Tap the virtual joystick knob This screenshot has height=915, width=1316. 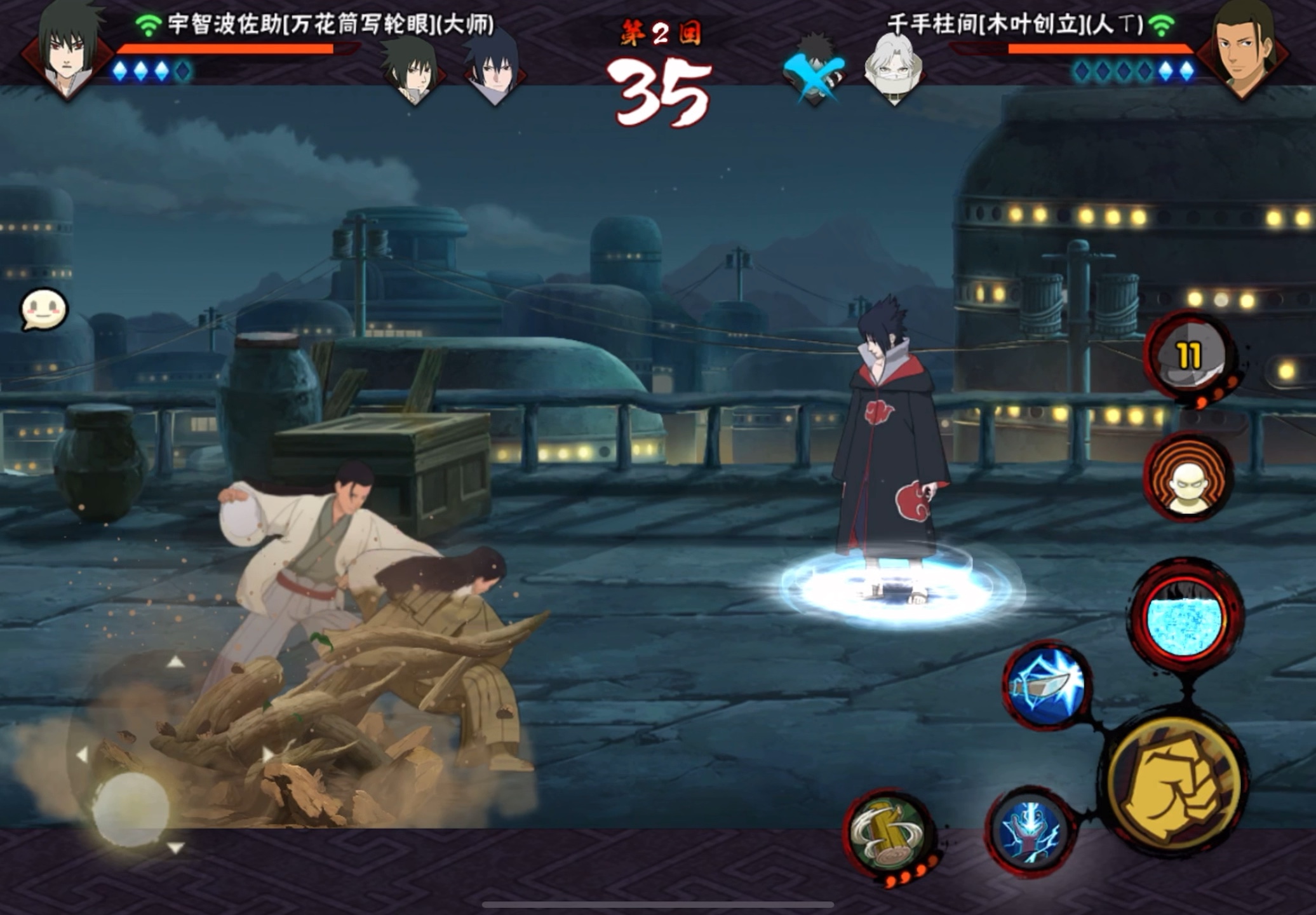[131, 809]
